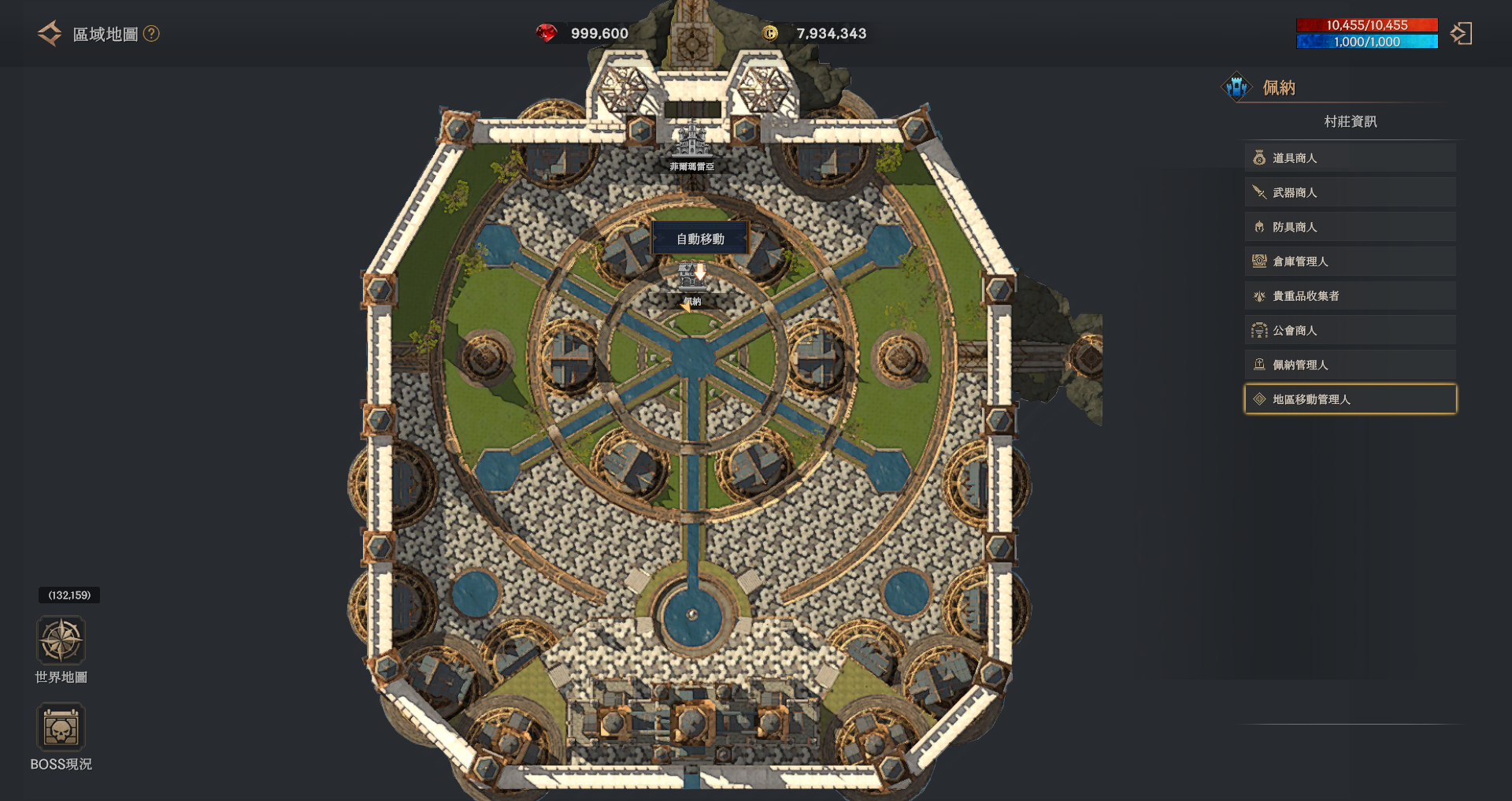Choose the 武器商人 weapon merchant entry
Viewport: 1512px width, 801px height.
pyautogui.click(x=1350, y=193)
